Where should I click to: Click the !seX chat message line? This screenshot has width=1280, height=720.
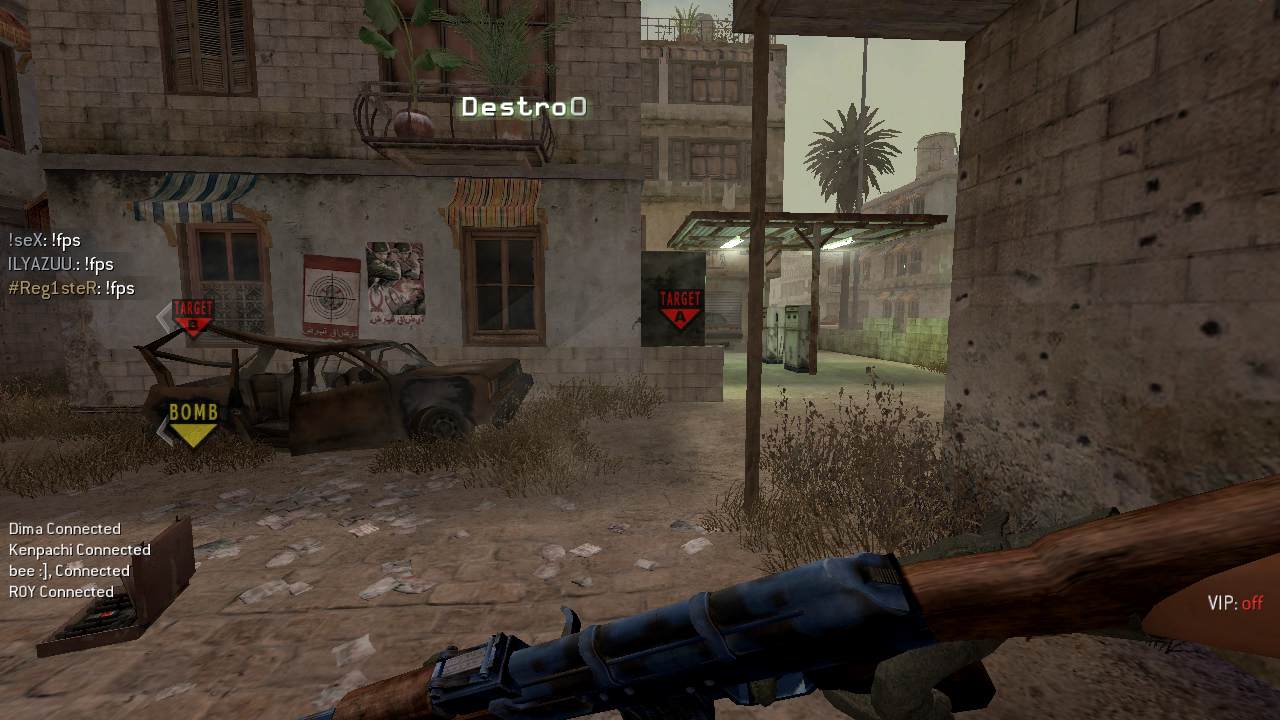(44, 240)
